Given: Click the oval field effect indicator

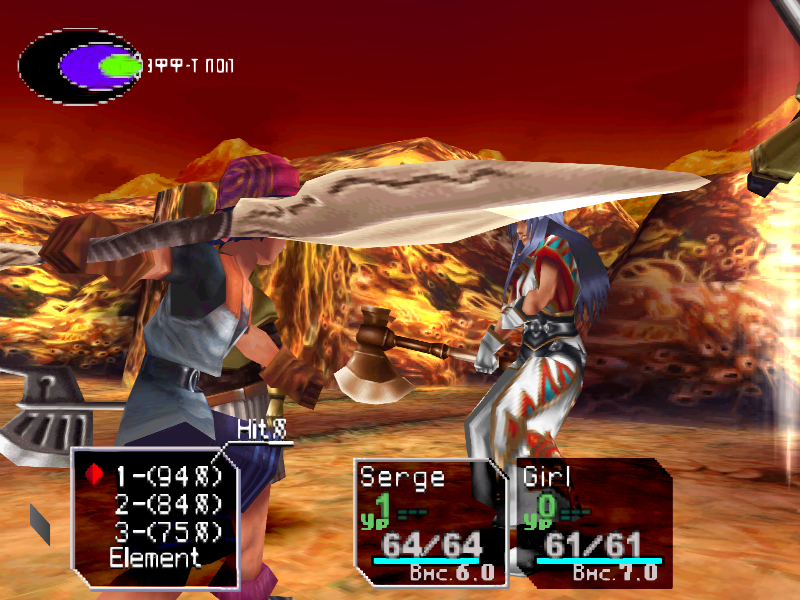Looking at the screenshot, I should tap(82, 67).
